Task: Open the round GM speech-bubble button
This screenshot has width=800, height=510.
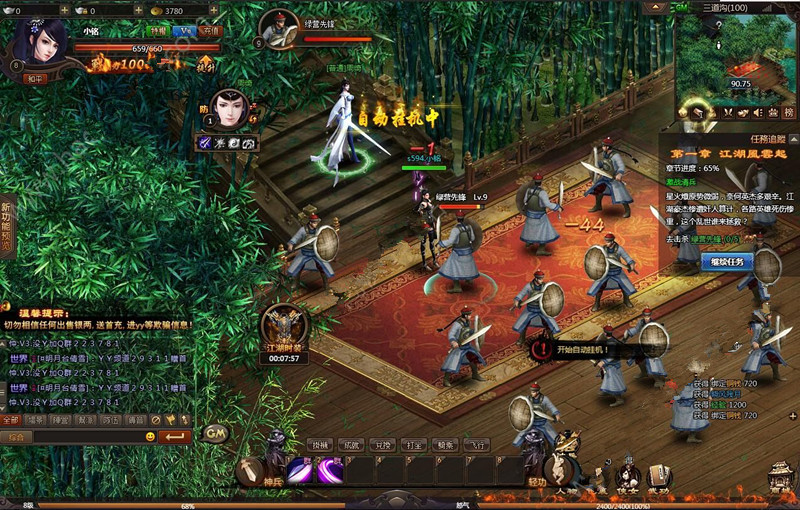Action: (215, 433)
